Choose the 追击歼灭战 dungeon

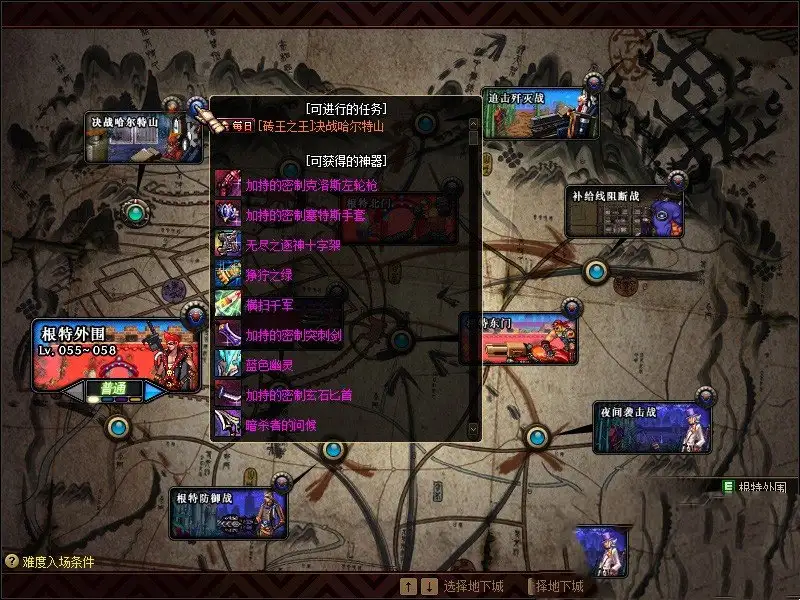[540, 115]
